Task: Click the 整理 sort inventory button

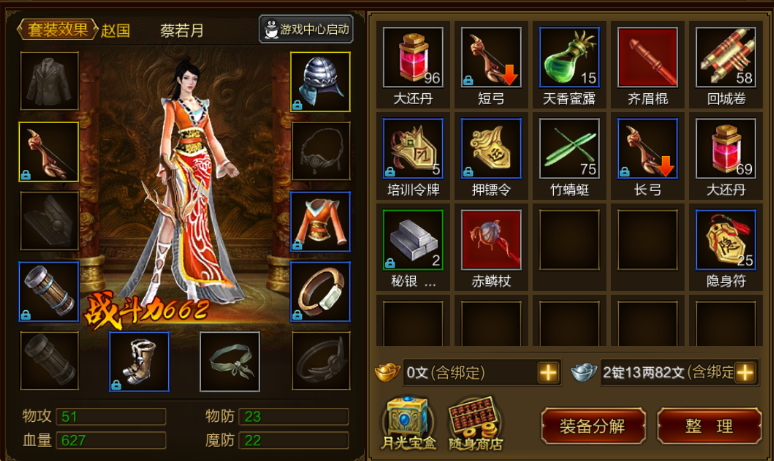Action: pyautogui.click(x=709, y=425)
